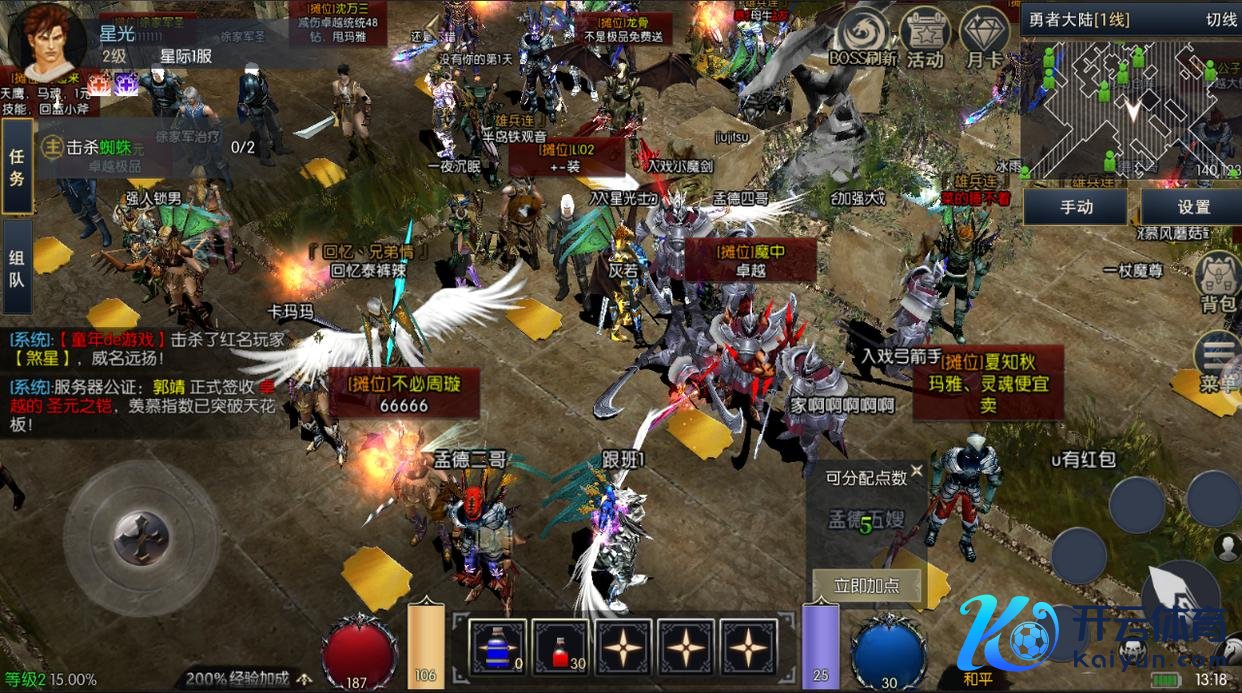Image resolution: width=1242 pixels, height=693 pixels.
Task: Open the 设置 settings button
Action: click(1193, 207)
